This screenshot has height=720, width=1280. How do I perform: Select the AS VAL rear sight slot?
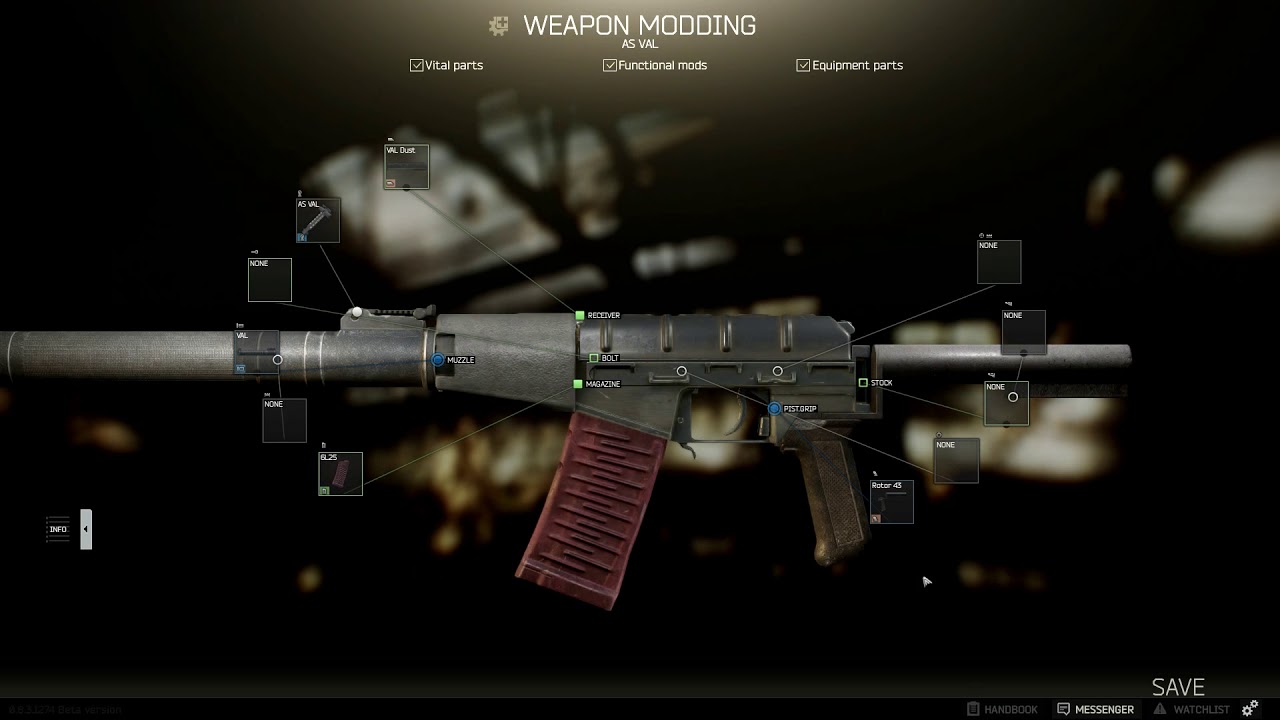coord(318,220)
